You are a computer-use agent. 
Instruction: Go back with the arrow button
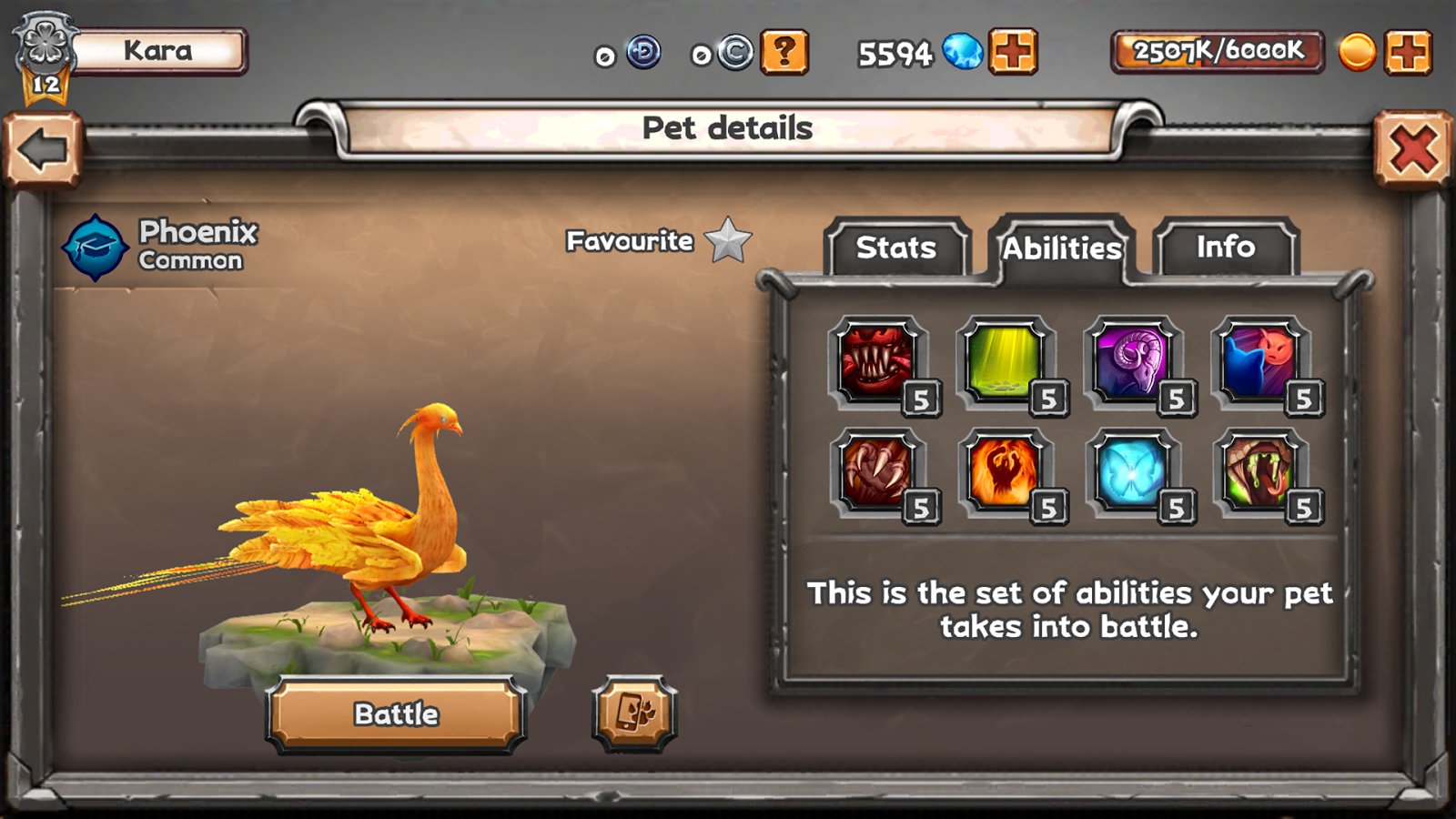(x=43, y=149)
